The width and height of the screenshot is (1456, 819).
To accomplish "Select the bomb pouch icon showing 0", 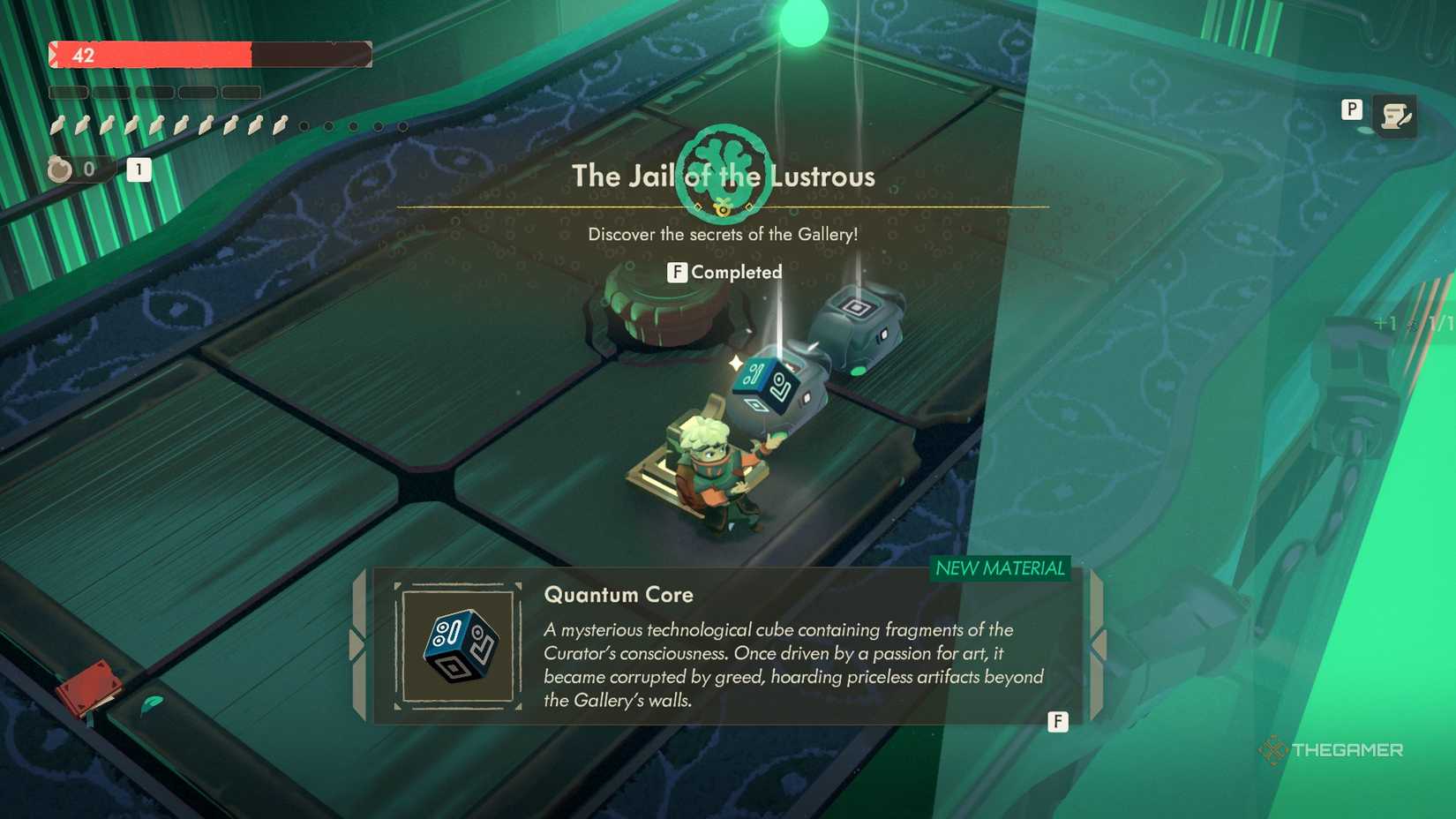I will (x=60, y=169).
